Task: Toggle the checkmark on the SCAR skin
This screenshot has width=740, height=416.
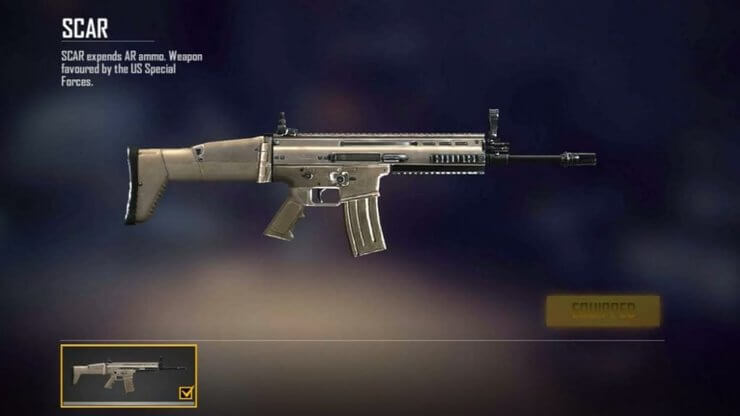Action: tap(186, 395)
